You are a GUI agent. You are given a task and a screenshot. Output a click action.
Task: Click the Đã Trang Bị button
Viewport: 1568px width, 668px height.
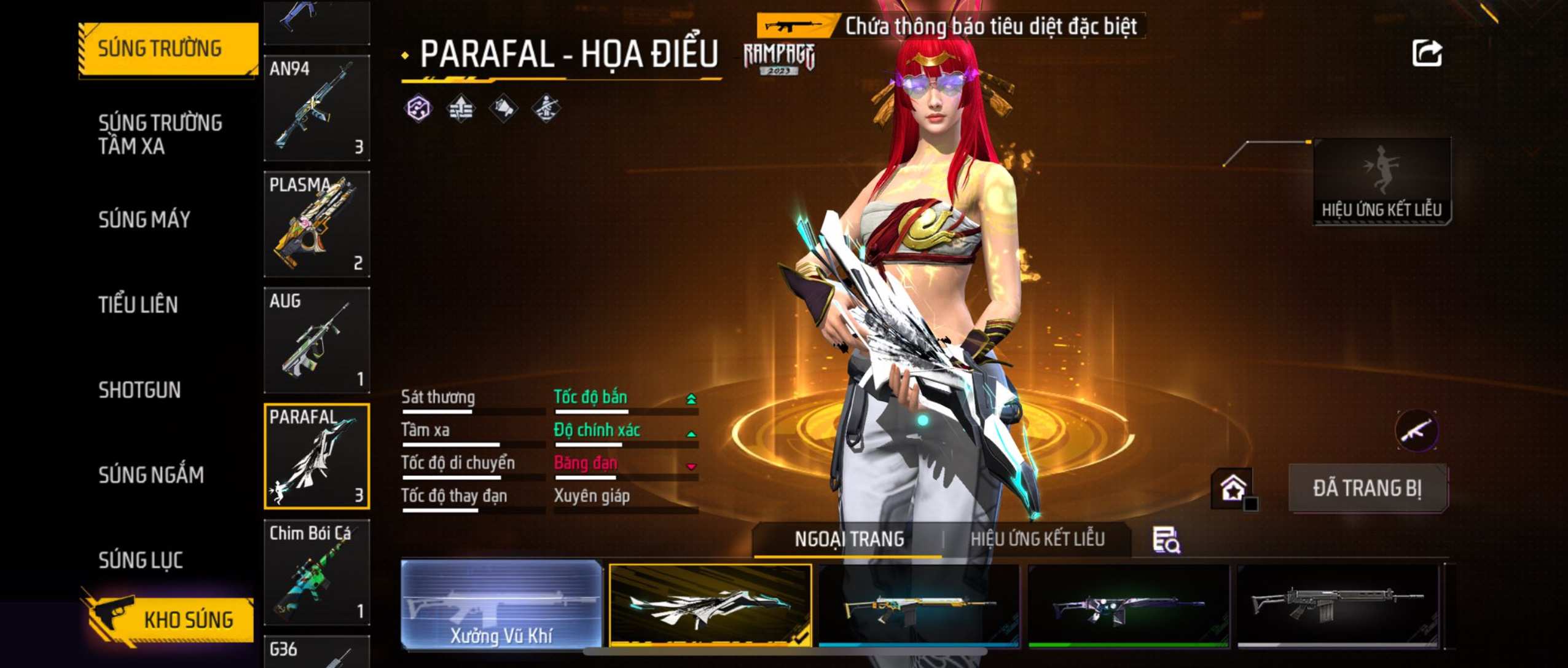1367,488
